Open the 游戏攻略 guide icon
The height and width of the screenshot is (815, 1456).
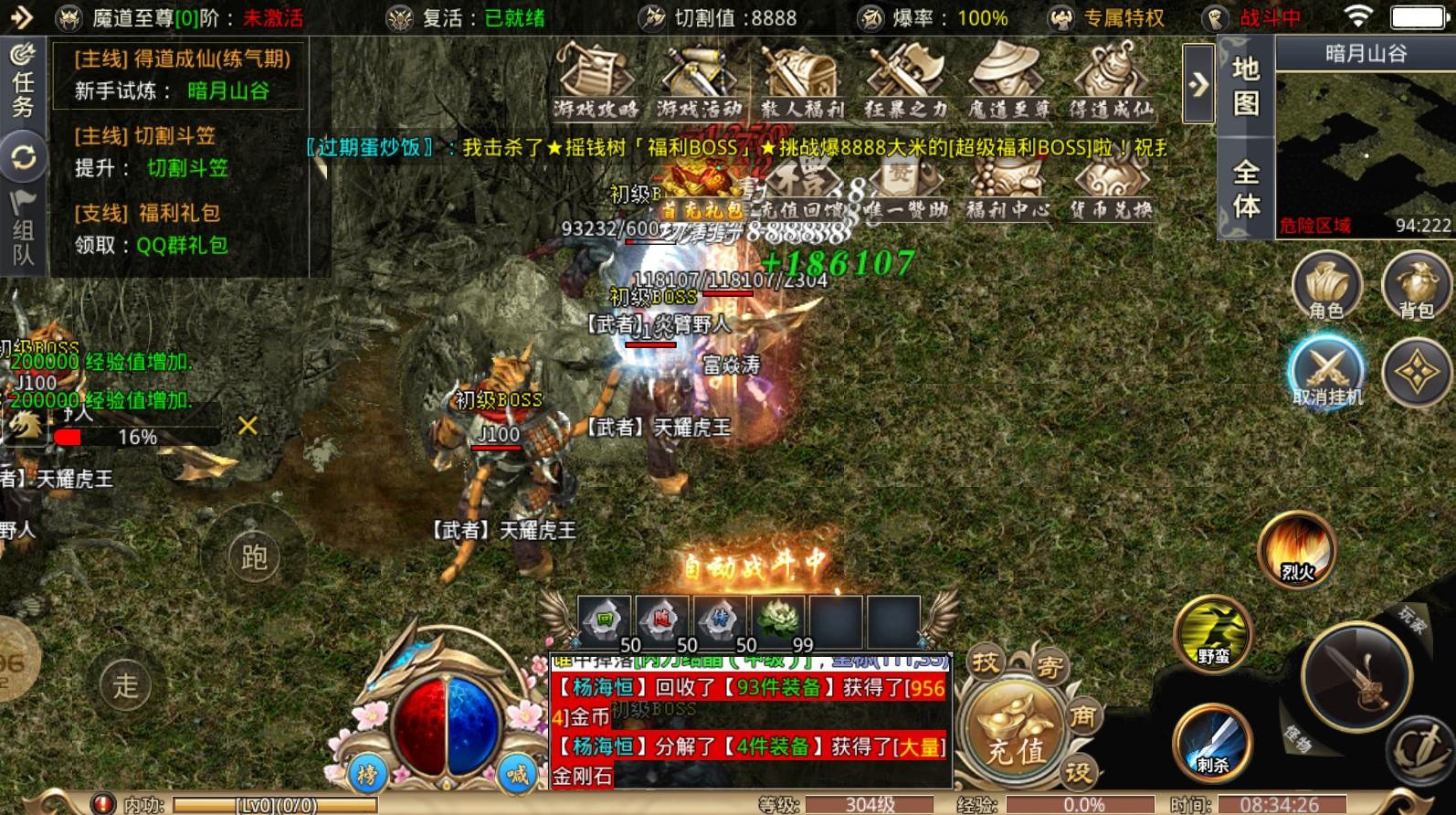(596, 80)
